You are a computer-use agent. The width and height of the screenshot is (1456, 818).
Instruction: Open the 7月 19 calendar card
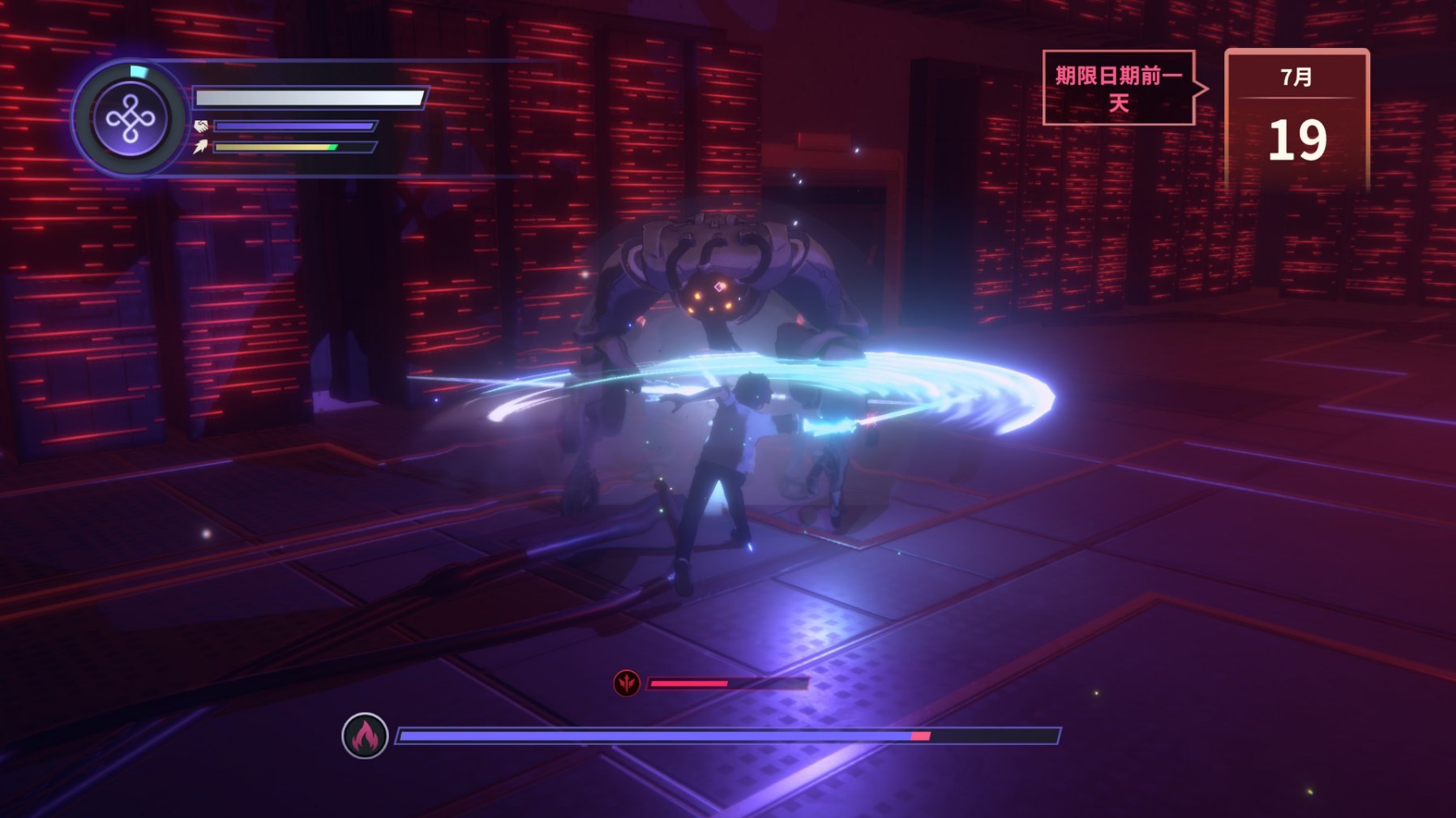[1296, 120]
